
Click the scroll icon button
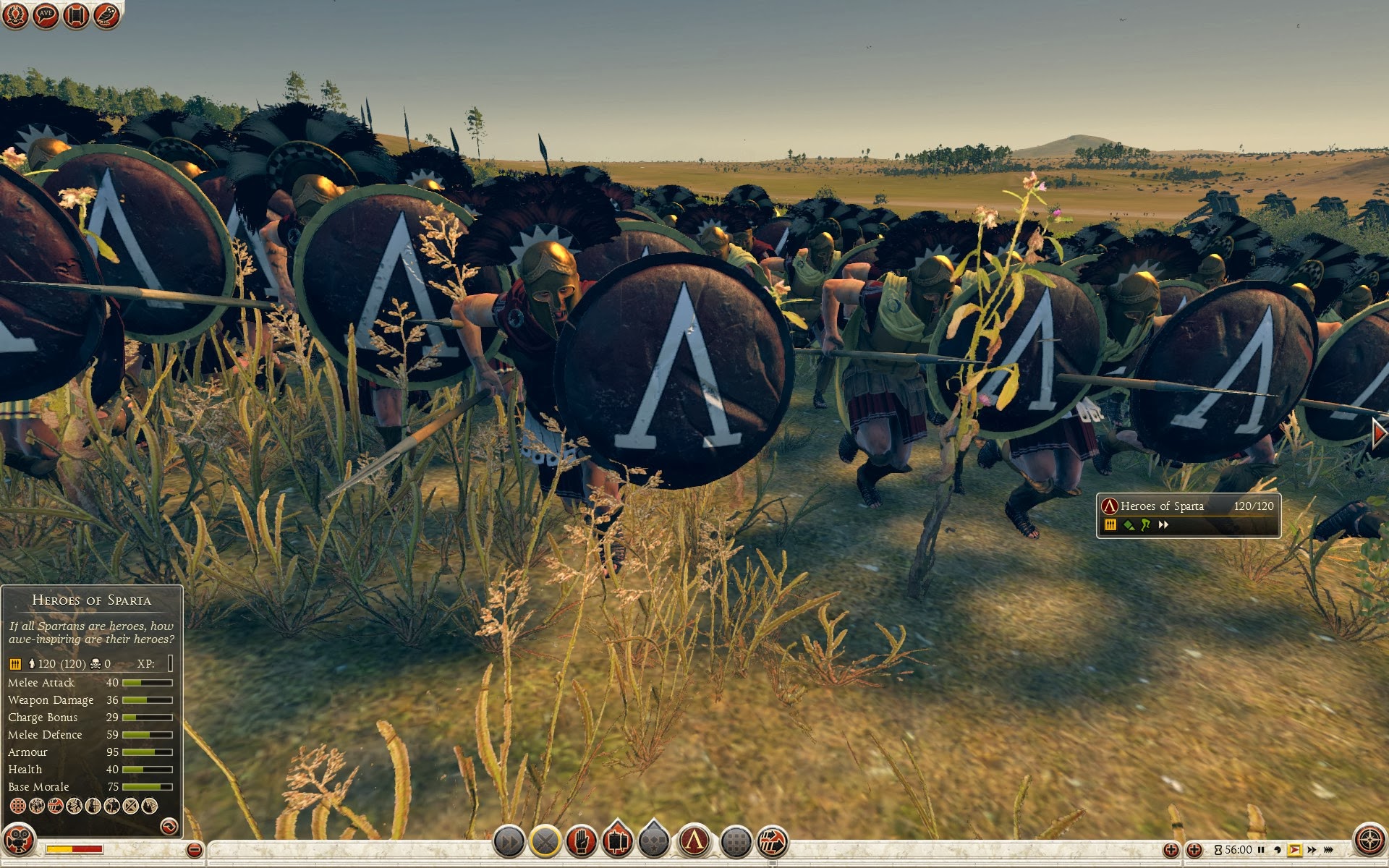[x=76, y=15]
